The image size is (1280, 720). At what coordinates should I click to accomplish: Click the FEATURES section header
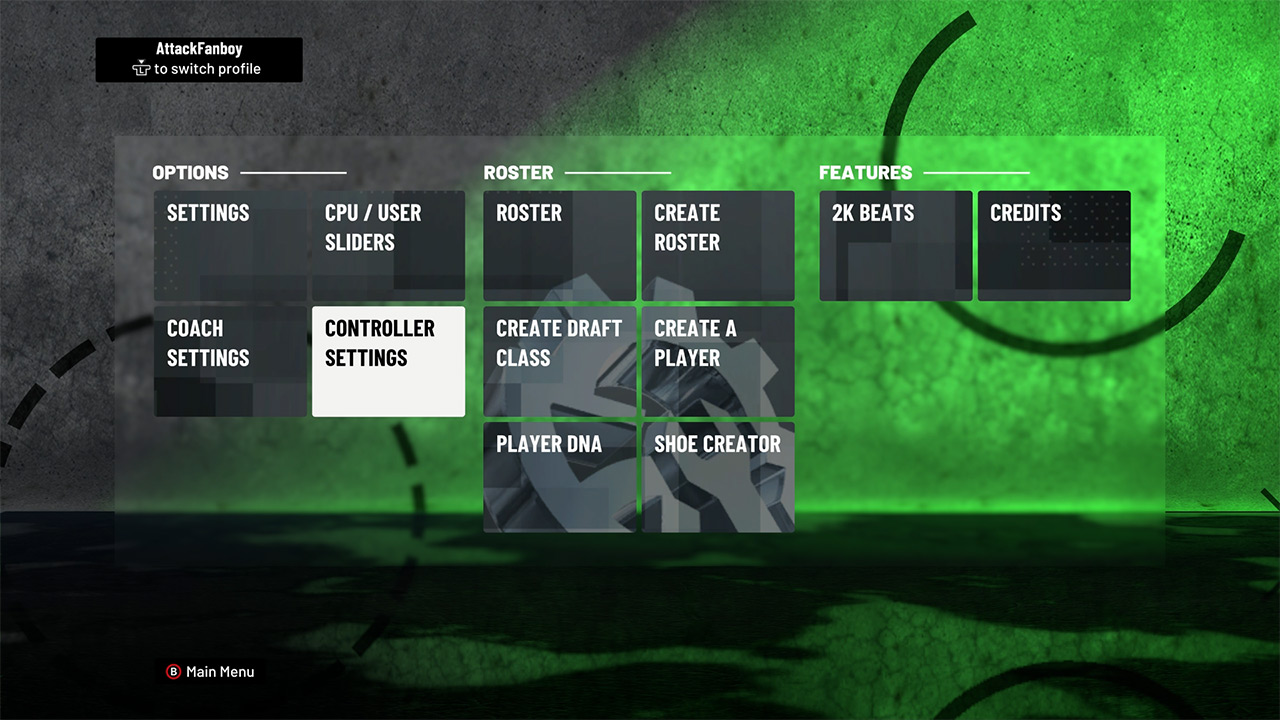866,172
